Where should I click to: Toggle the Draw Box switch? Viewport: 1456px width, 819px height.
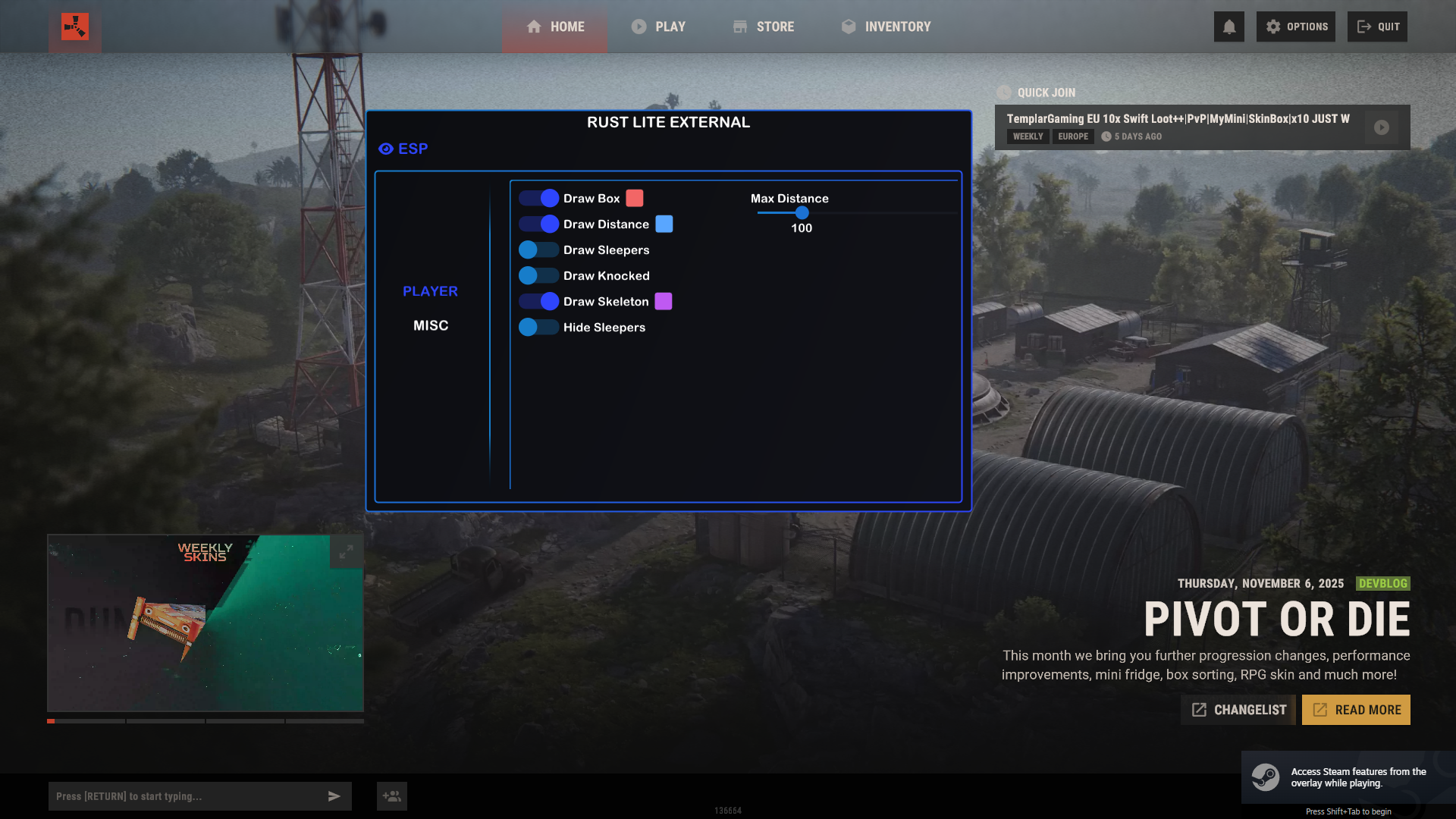pyautogui.click(x=539, y=199)
